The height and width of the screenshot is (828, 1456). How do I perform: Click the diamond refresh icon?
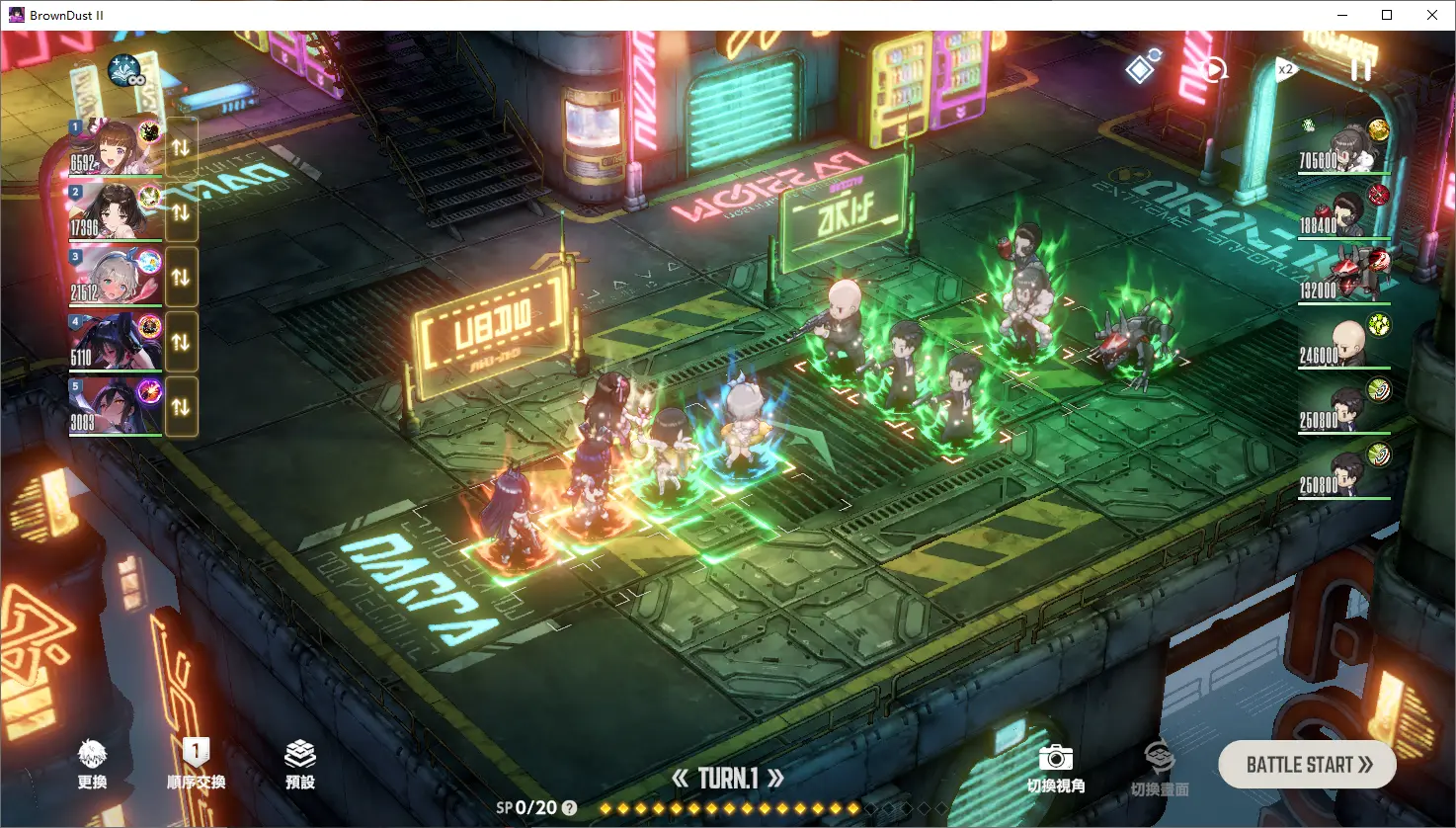coord(1143,67)
